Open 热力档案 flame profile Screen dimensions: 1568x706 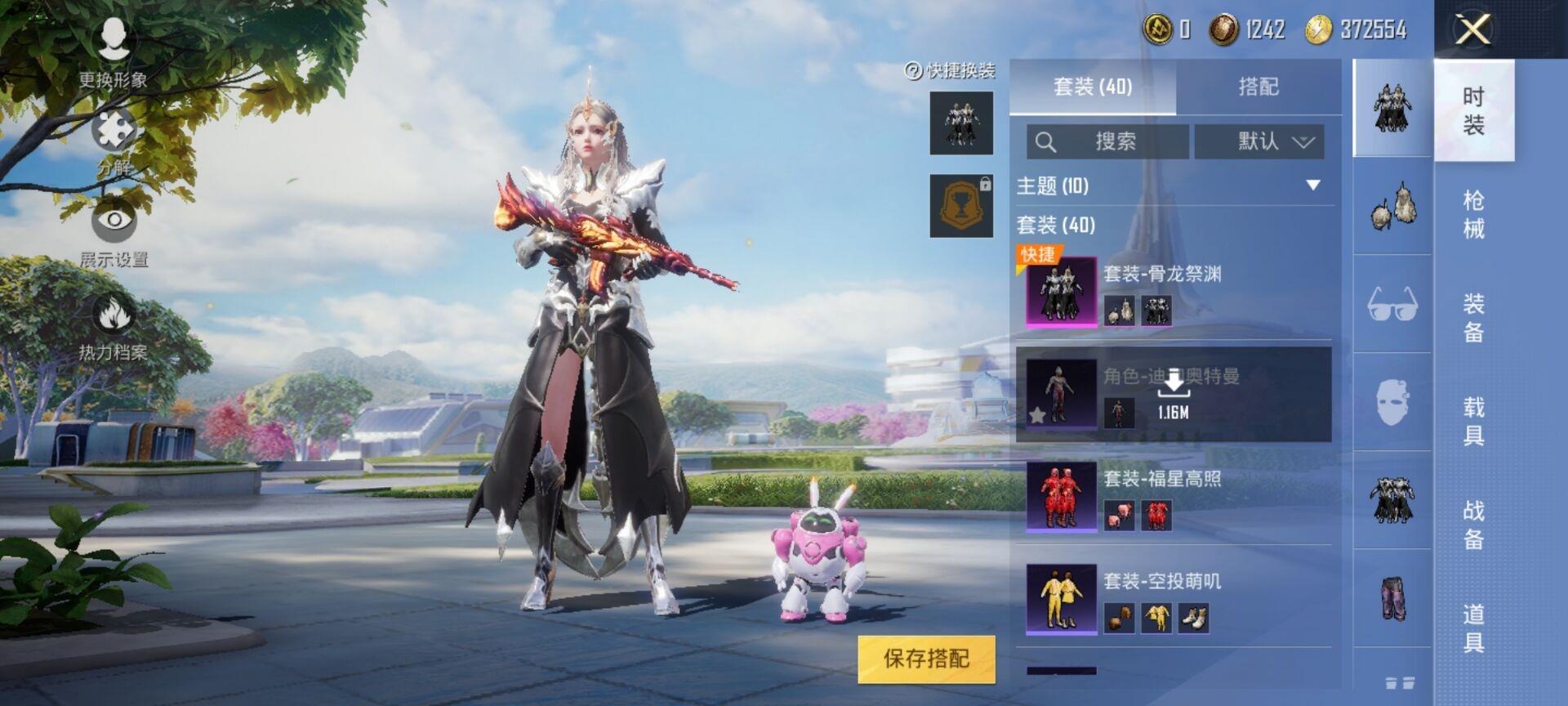click(x=114, y=326)
